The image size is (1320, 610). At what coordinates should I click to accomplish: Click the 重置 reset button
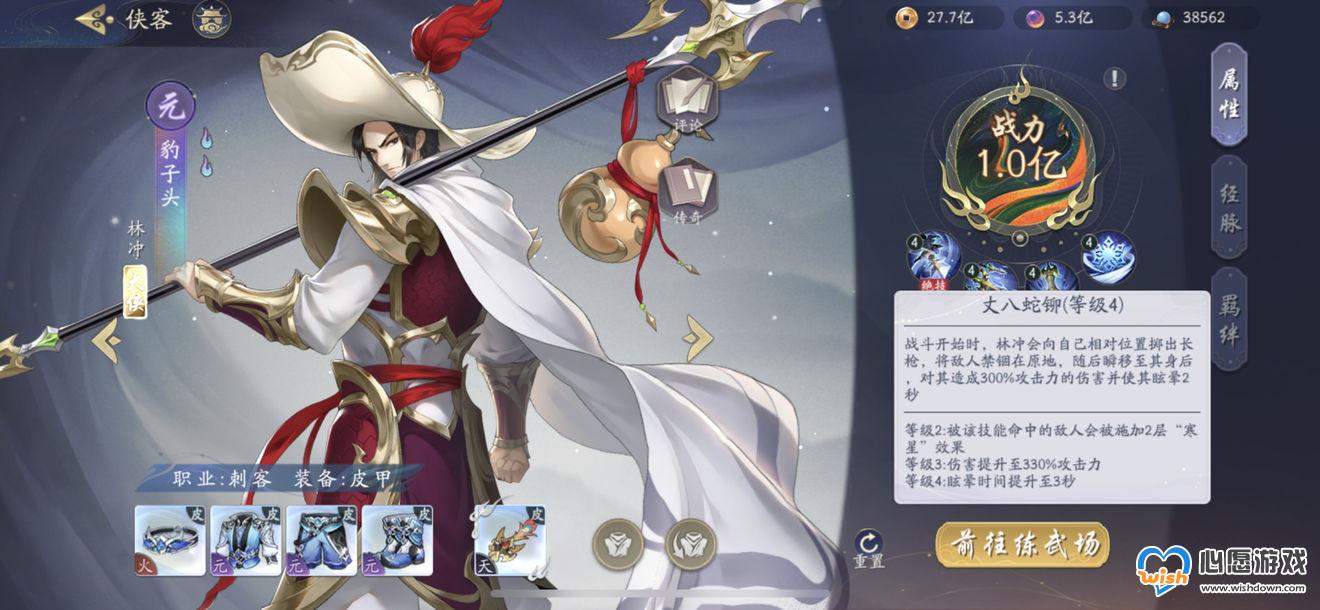868,549
